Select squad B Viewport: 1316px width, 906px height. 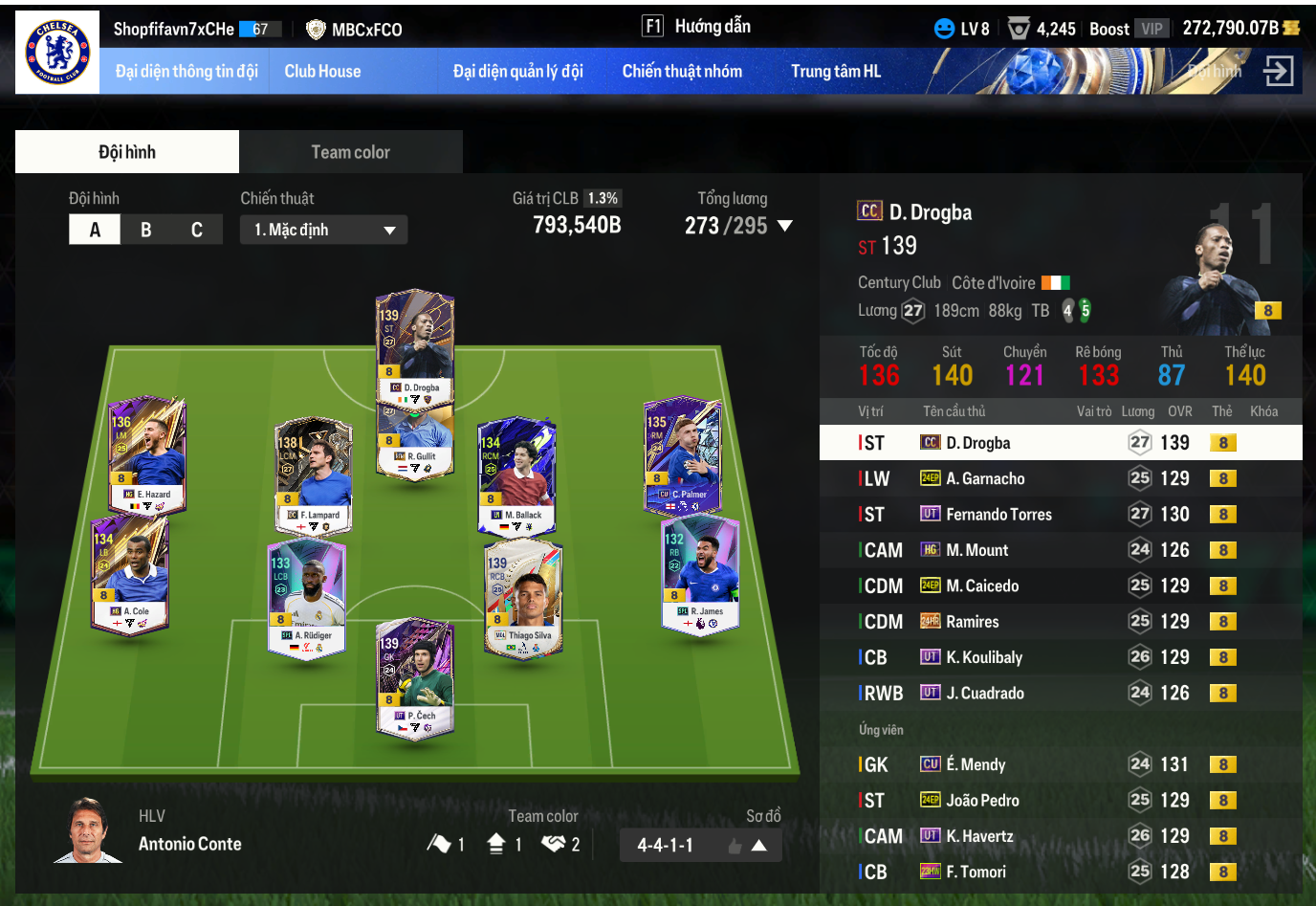(x=145, y=230)
